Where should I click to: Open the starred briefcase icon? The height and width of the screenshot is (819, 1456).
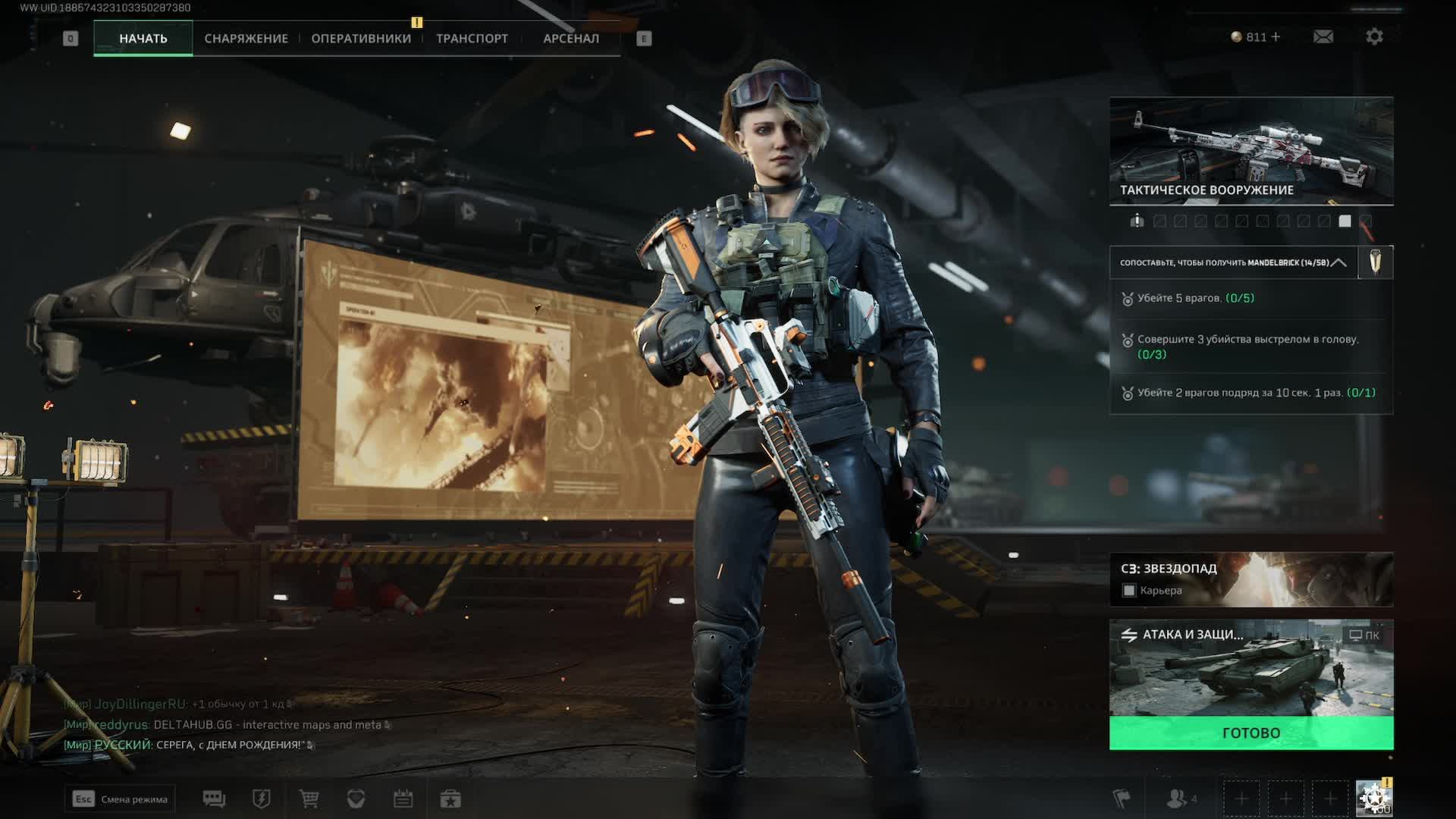coord(450,799)
